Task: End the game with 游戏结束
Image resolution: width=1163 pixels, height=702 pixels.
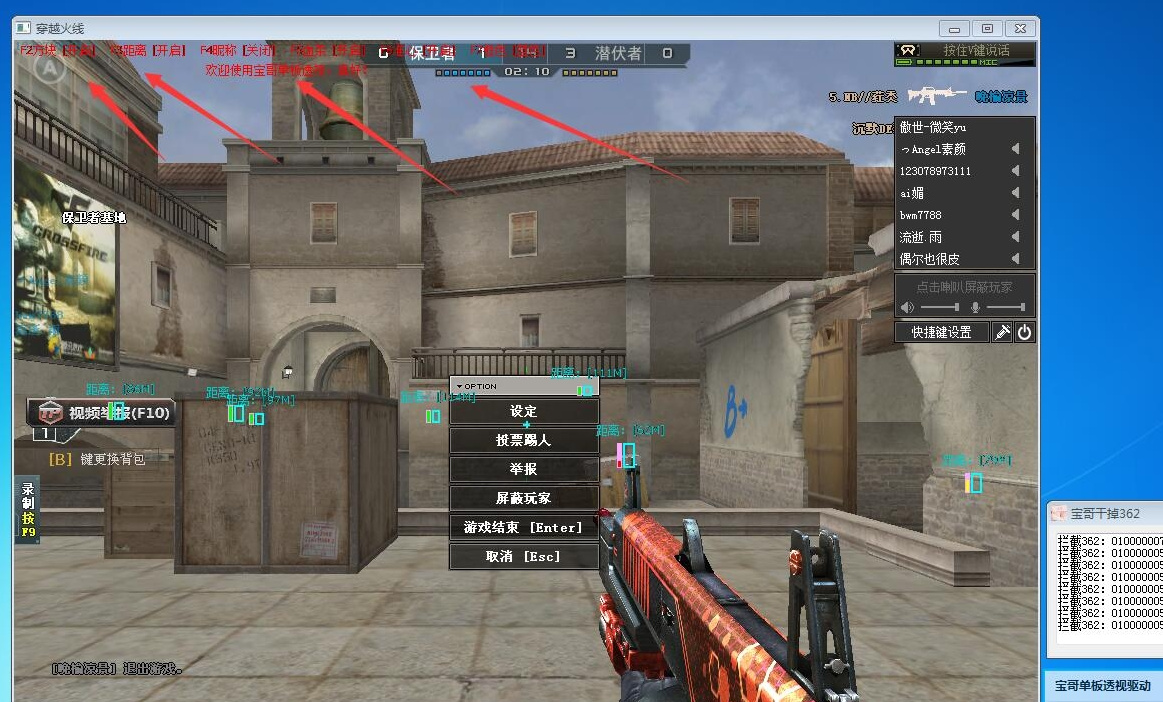Action: pyautogui.click(x=524, y=527)
